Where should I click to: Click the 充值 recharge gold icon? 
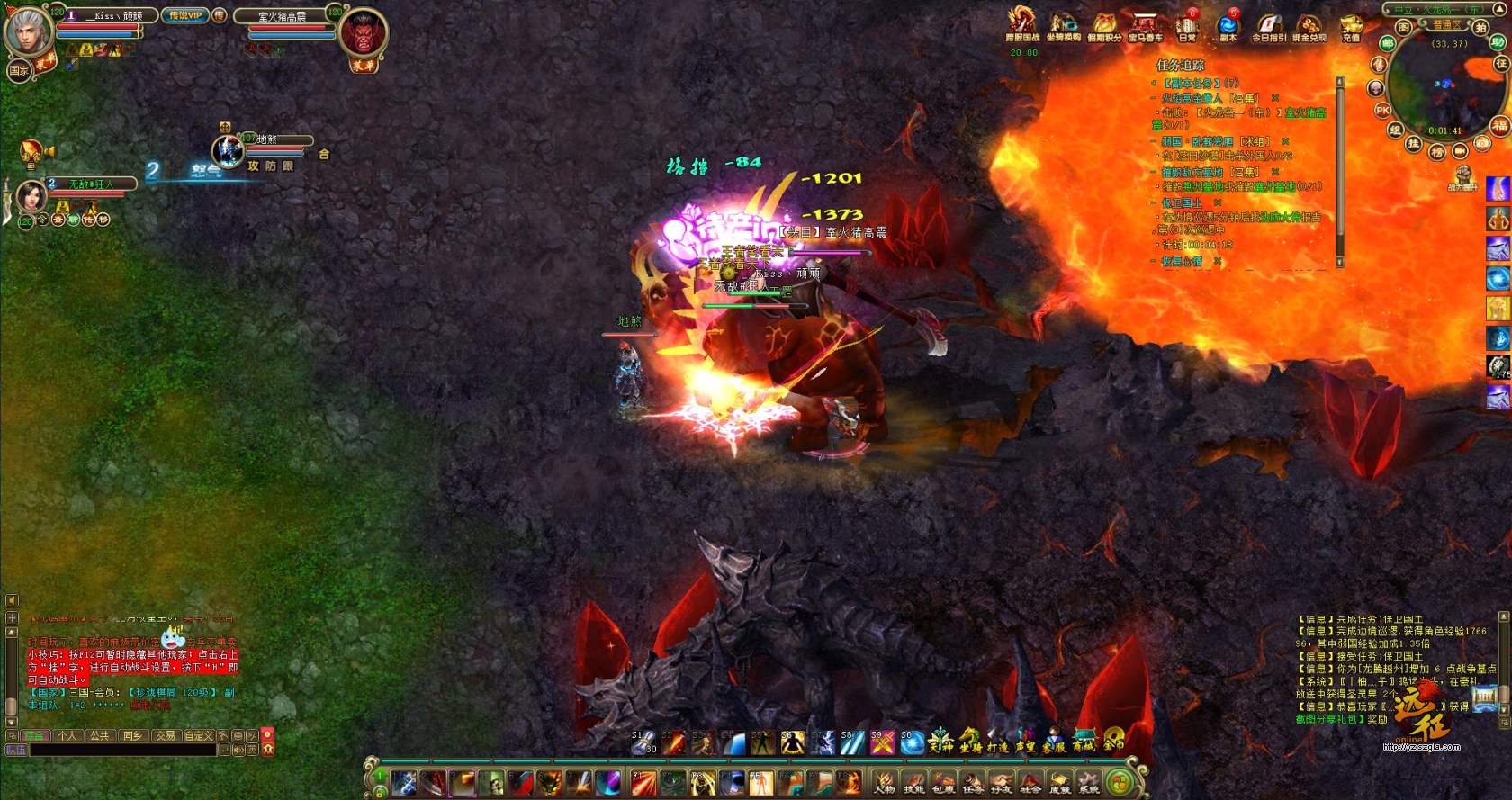coord(1350,27)
